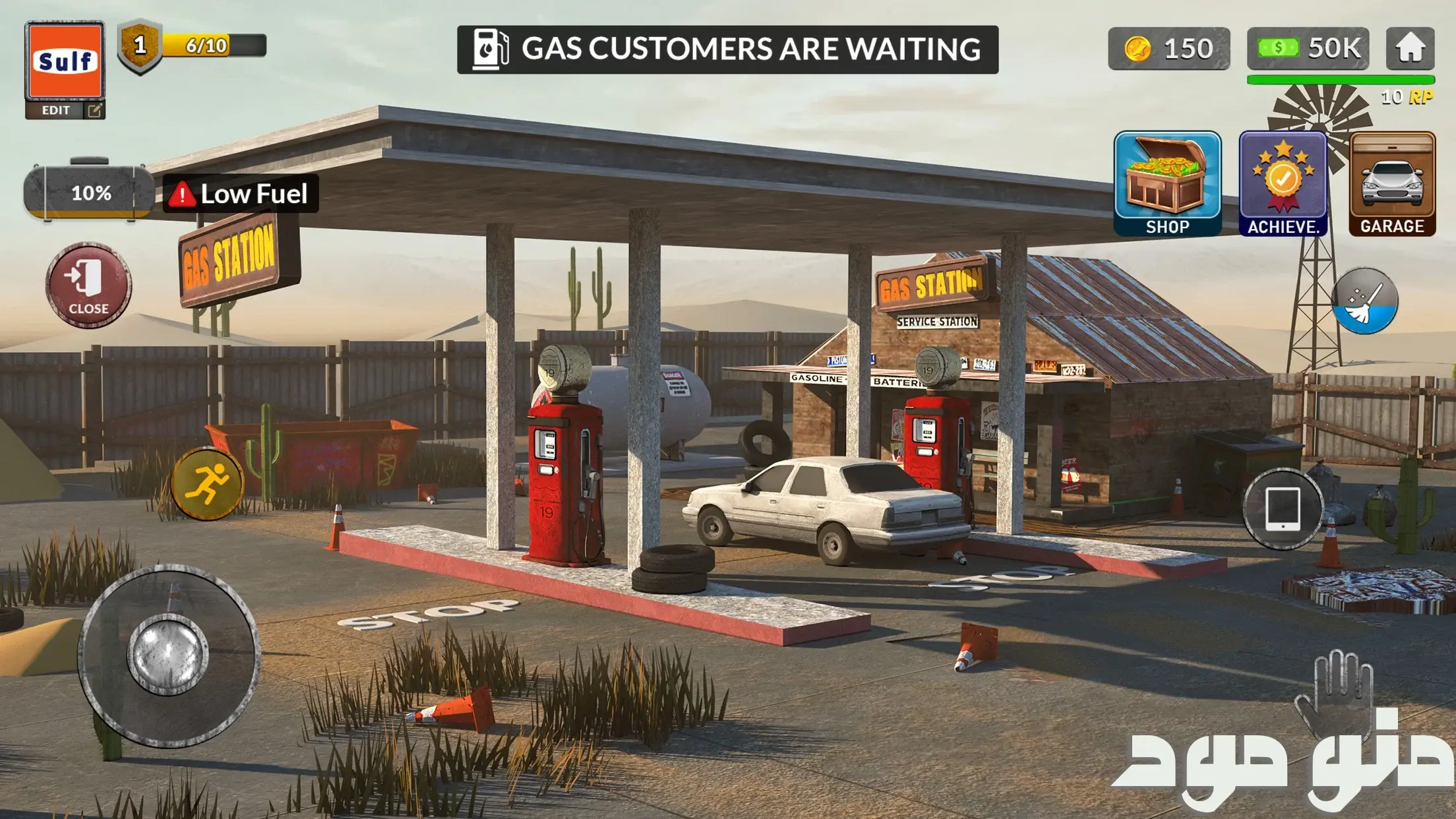1456x819 pixels.
Task: Open the treasure chest SHOP
Action: (x=1167, y=183)
